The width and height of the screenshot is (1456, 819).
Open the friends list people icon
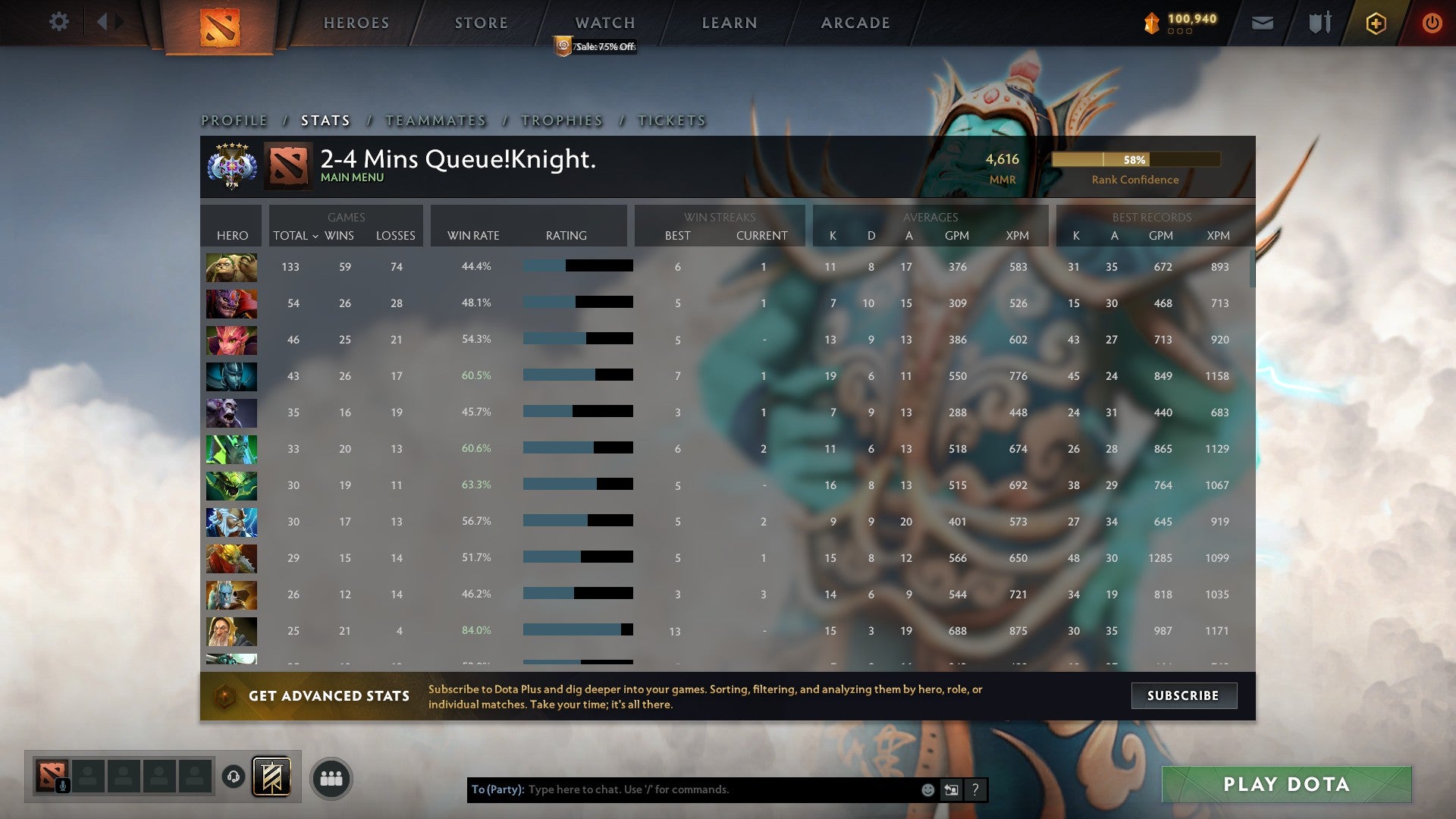(x=331, y=777)
